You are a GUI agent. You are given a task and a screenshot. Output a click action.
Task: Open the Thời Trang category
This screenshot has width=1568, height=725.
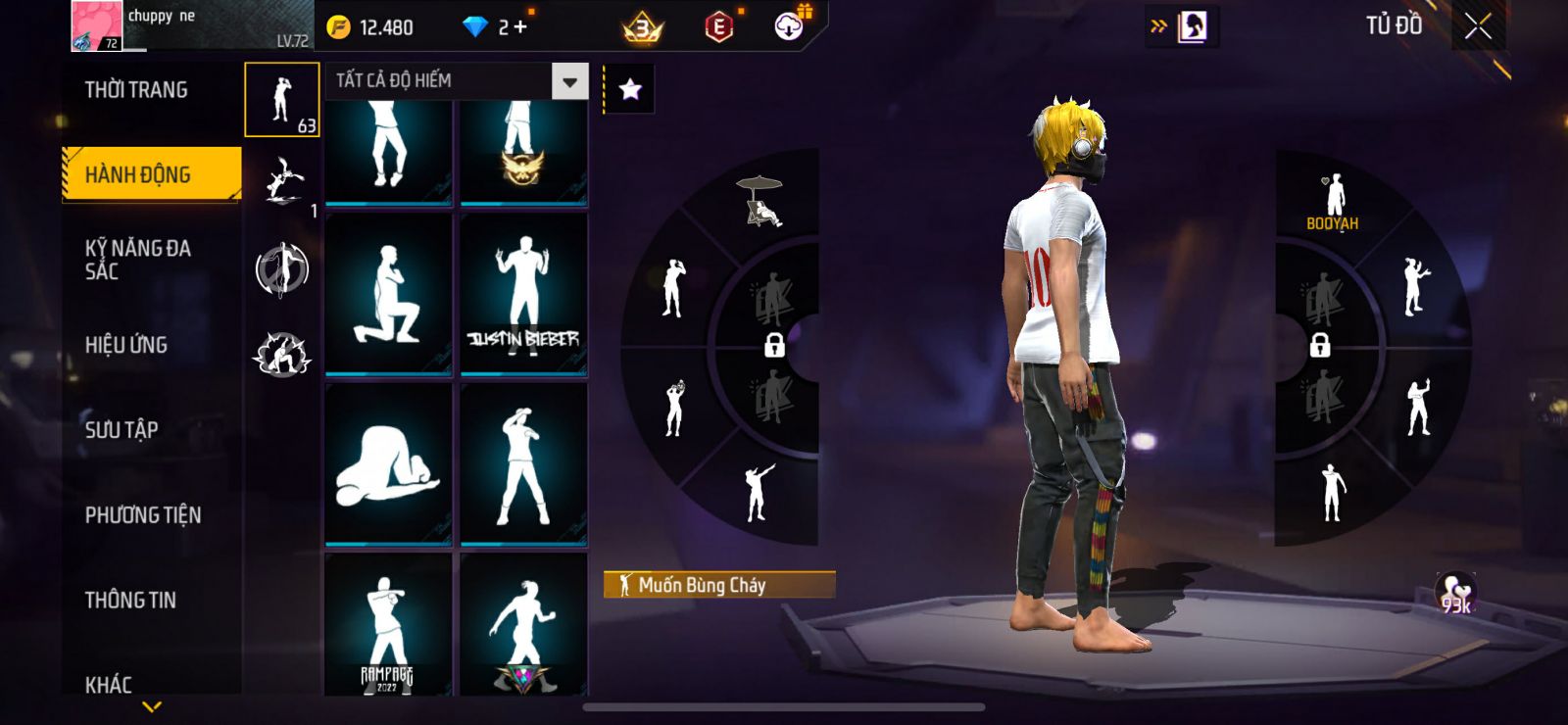pyautogui.click(x=136, y=90)
